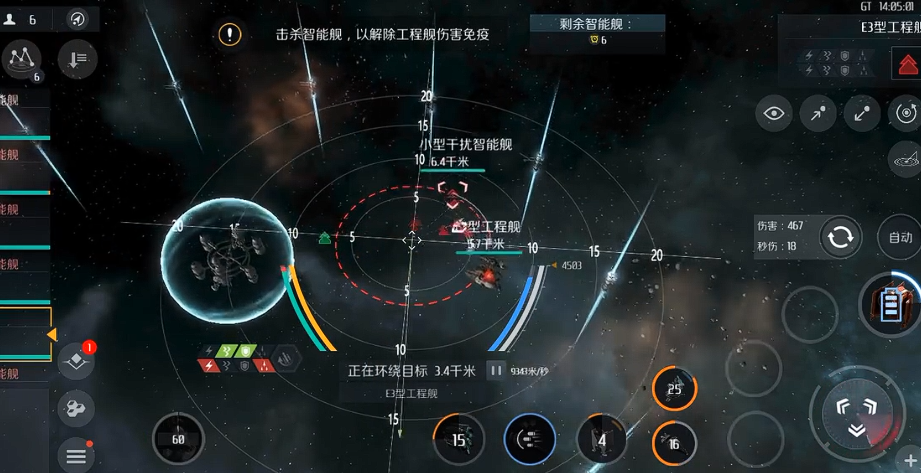
Task: Select the approach target command
Action: pos(818,114)
